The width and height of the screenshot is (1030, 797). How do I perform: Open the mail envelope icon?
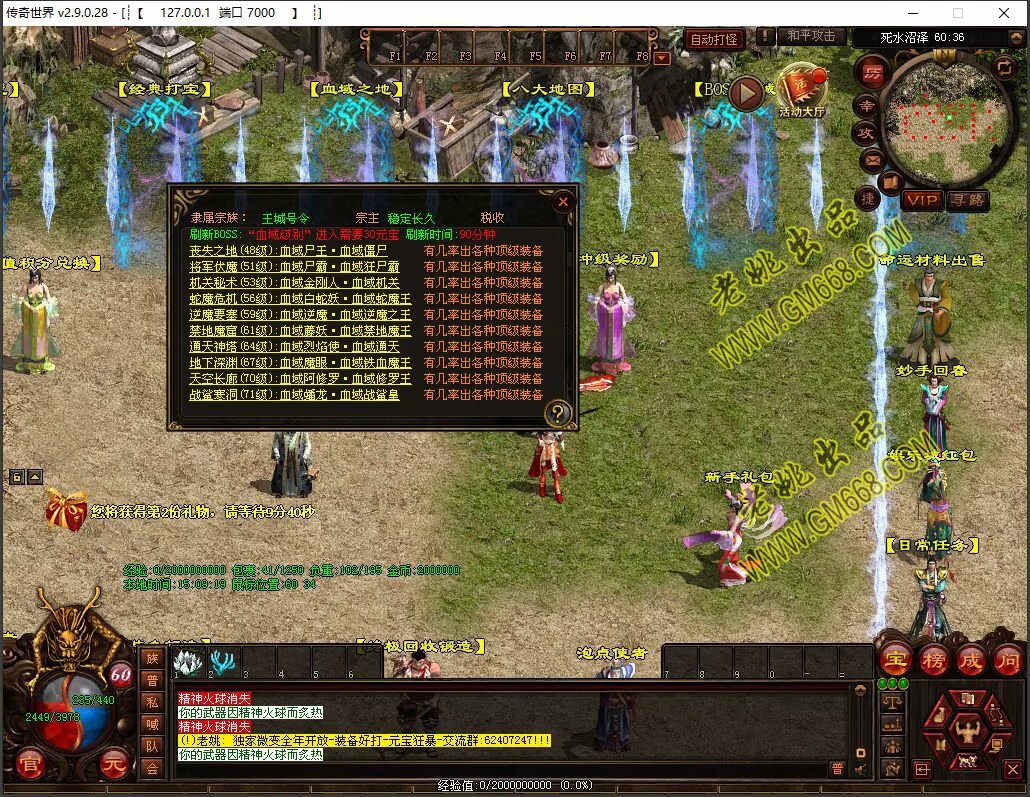pos(872,158)
